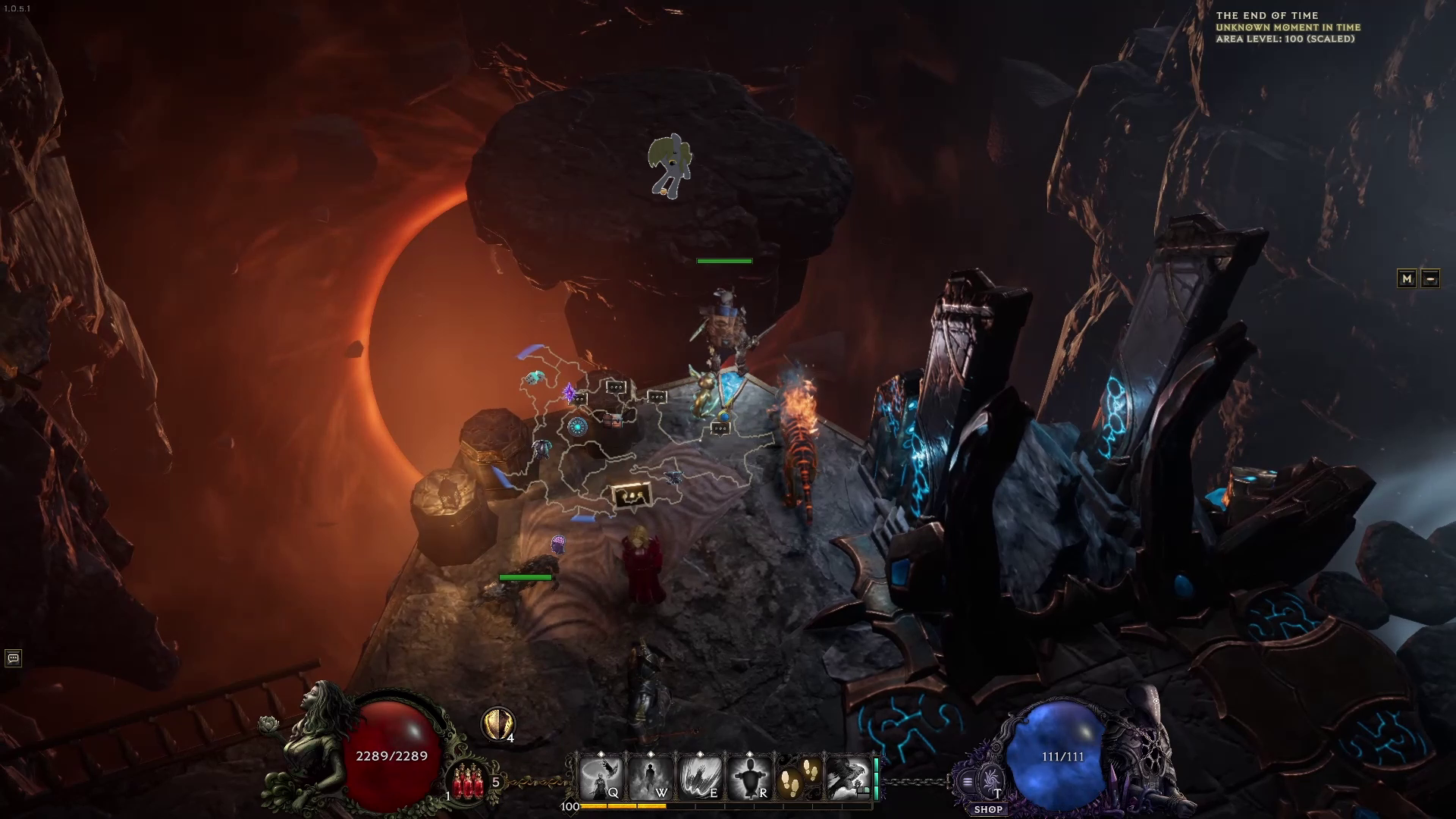This screenshot has width=1456, height=819.
Task: Select the armor merchant marker on the map overlay
Action: tap(541, 448)
